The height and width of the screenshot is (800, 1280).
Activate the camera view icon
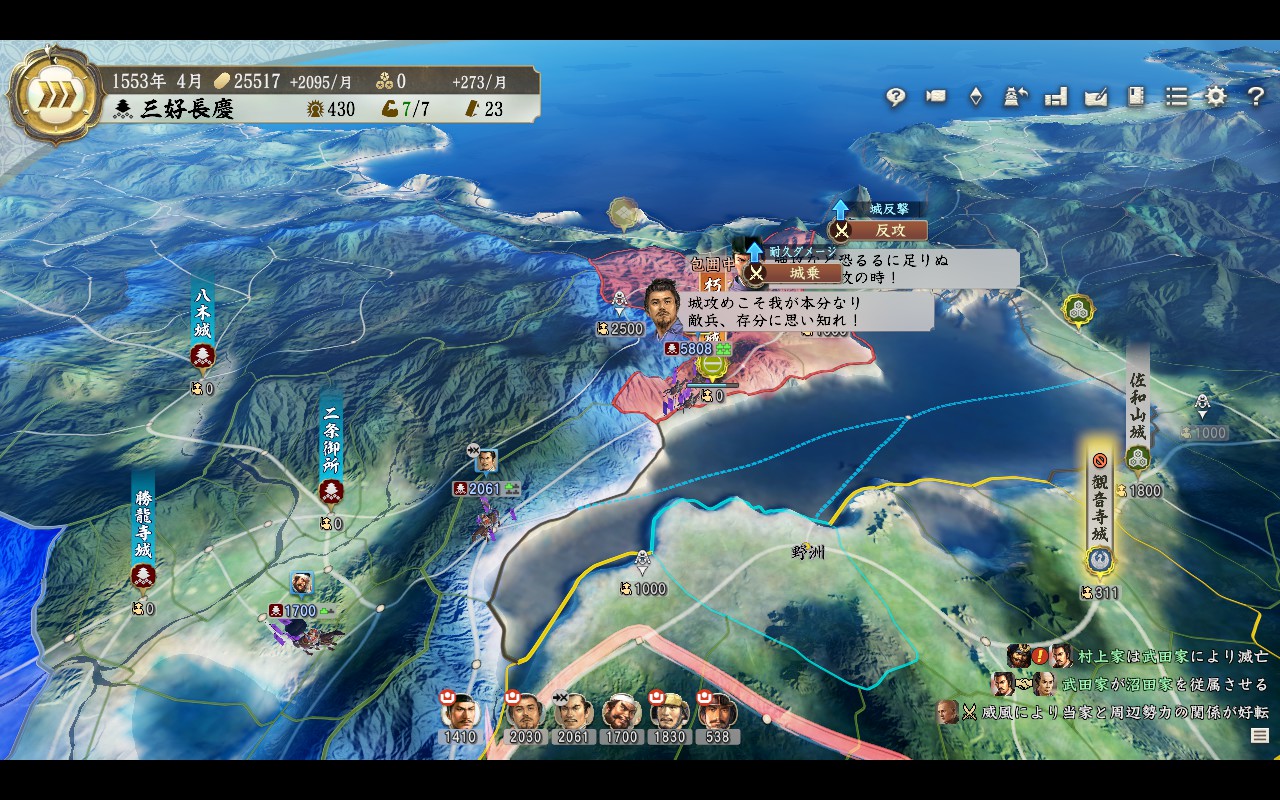pos(936,97)
